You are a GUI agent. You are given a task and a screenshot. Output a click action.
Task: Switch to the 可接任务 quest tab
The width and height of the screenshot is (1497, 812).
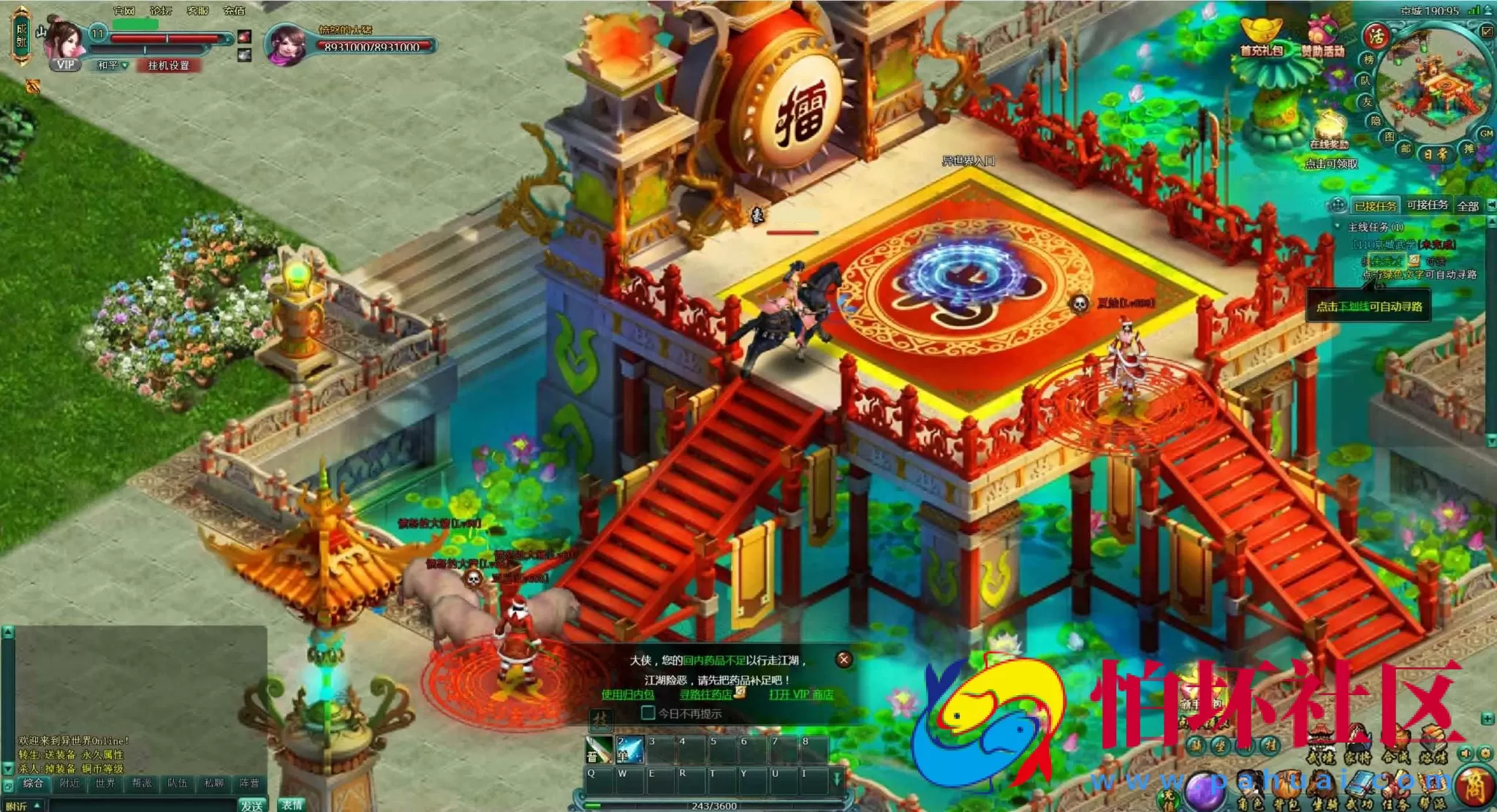(1427, 205)
